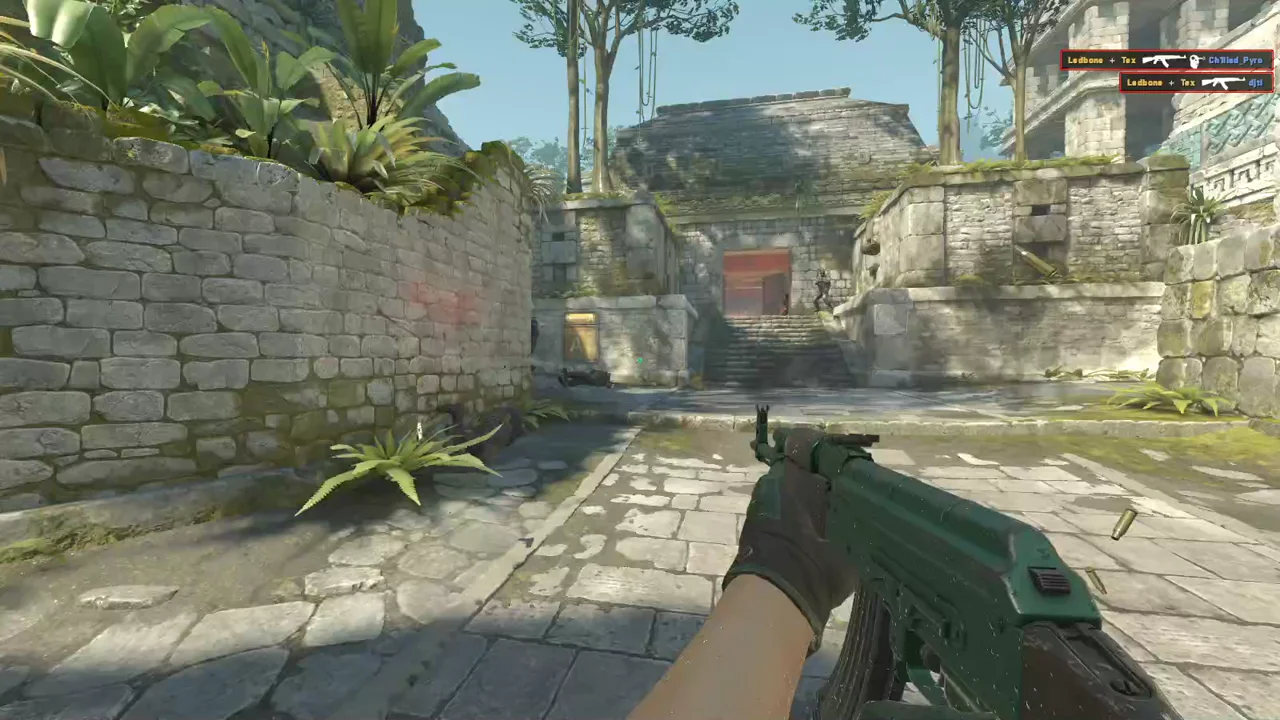
Task: Select the kill feed entry for djtl
Action: tap(1196, 82)
